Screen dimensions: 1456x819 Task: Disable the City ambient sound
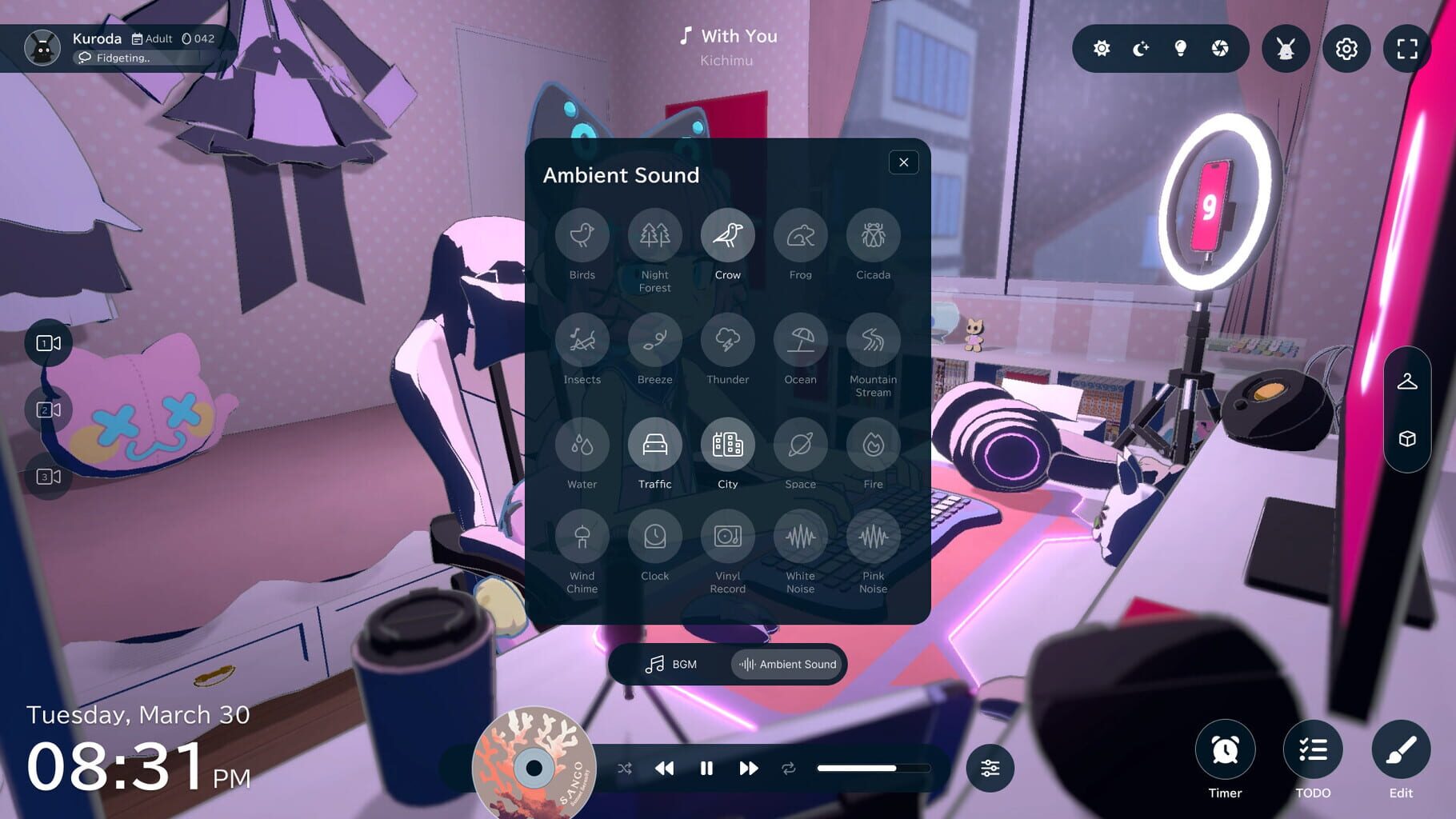pyautogui.click(x=727, y=445)
